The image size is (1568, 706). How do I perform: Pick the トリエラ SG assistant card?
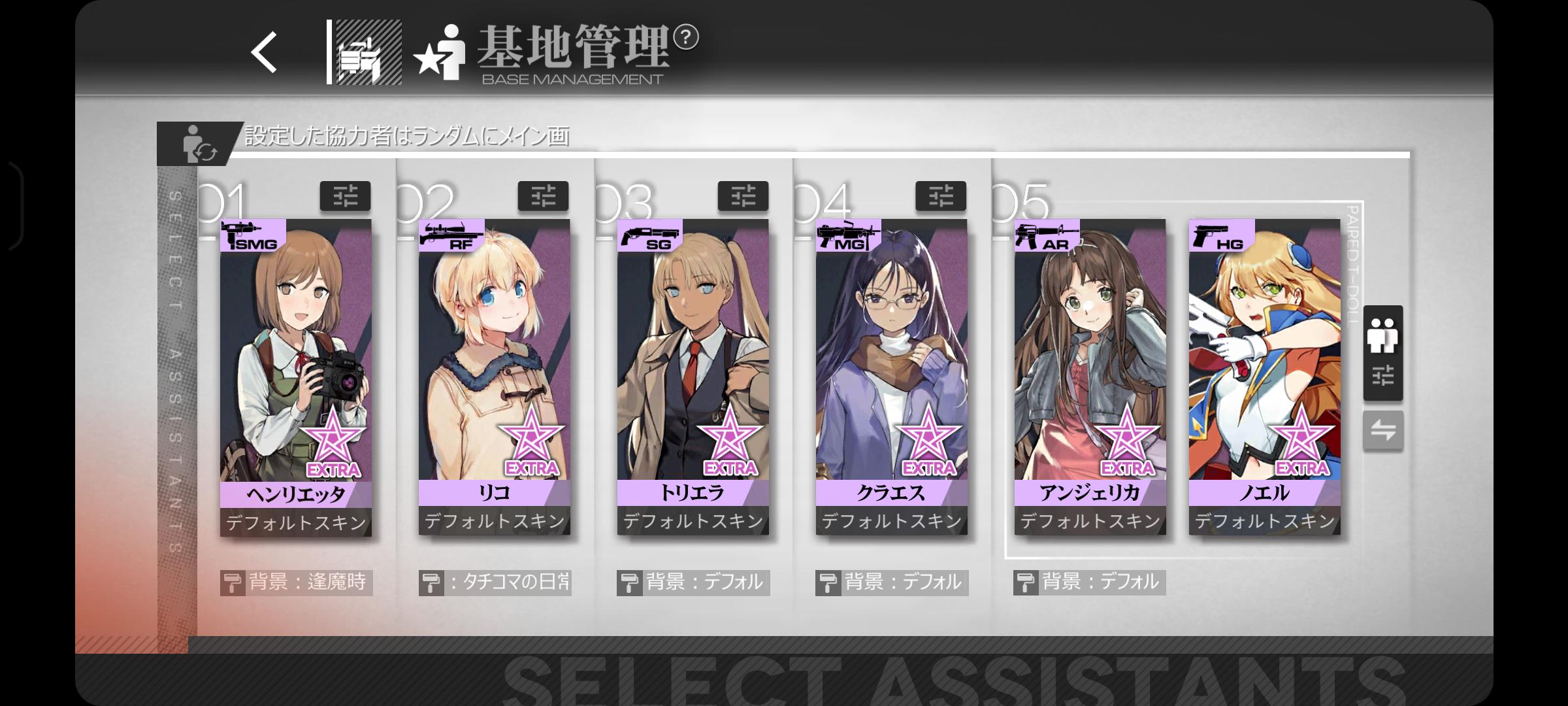pos(693,366)
